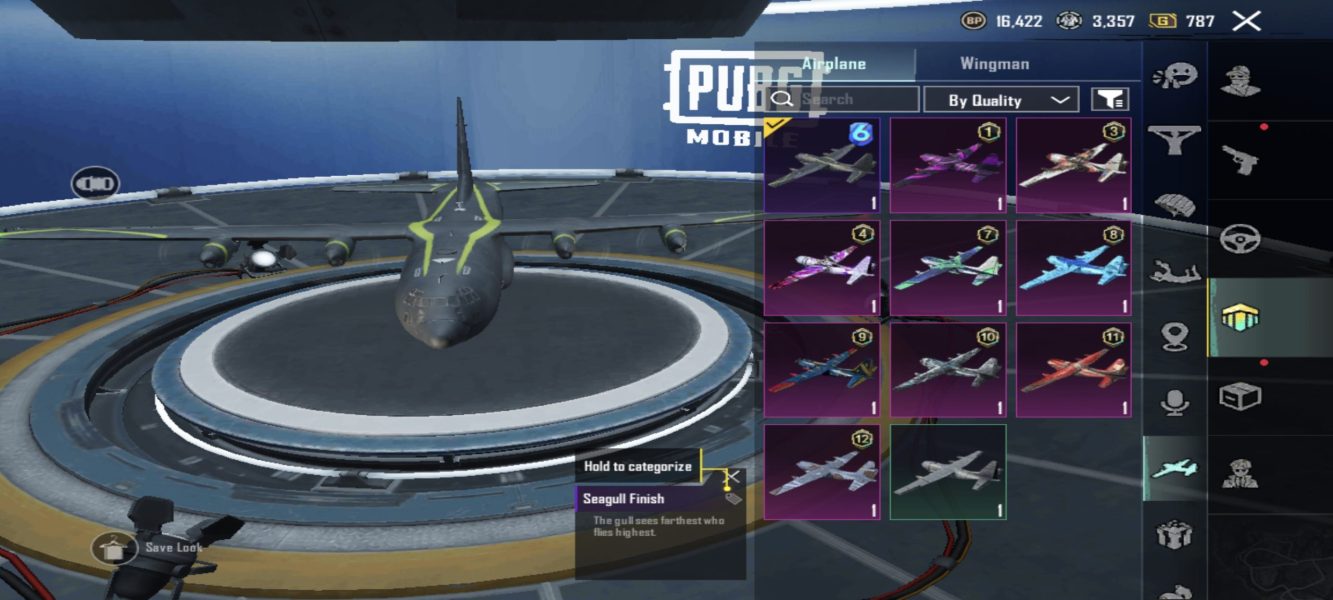Close the inventory with the X button
The width and height of the screenshot is (1333, 600).
(1246, 21)
